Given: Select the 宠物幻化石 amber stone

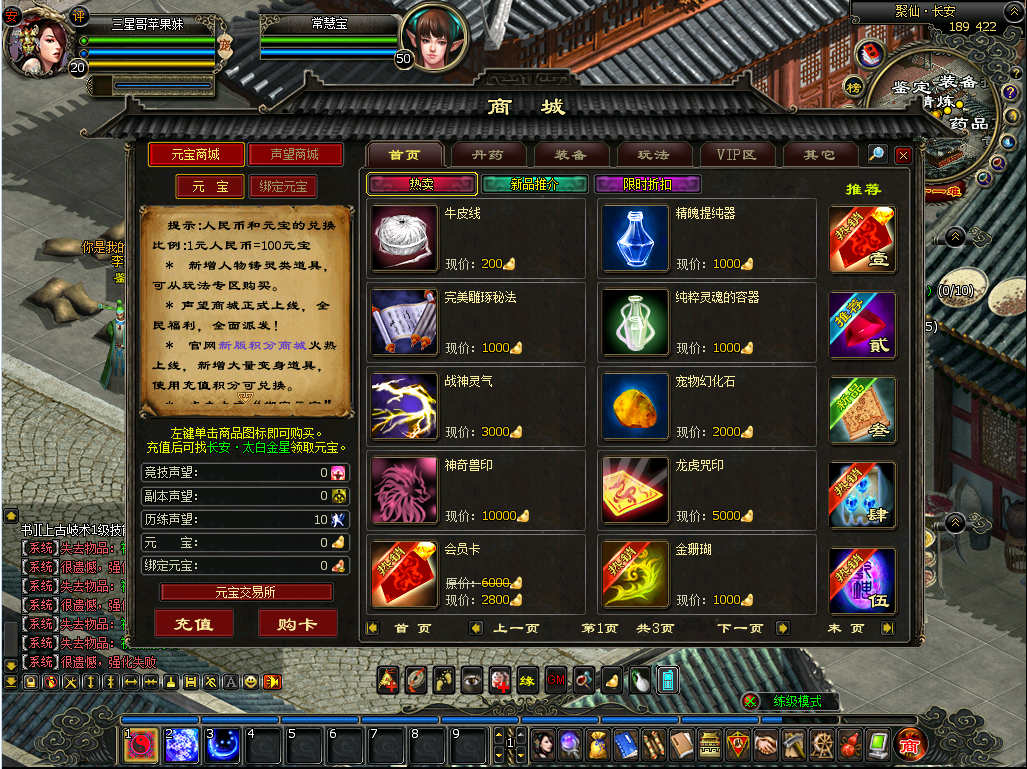Looking at the screenshot, I should (635, 406).
